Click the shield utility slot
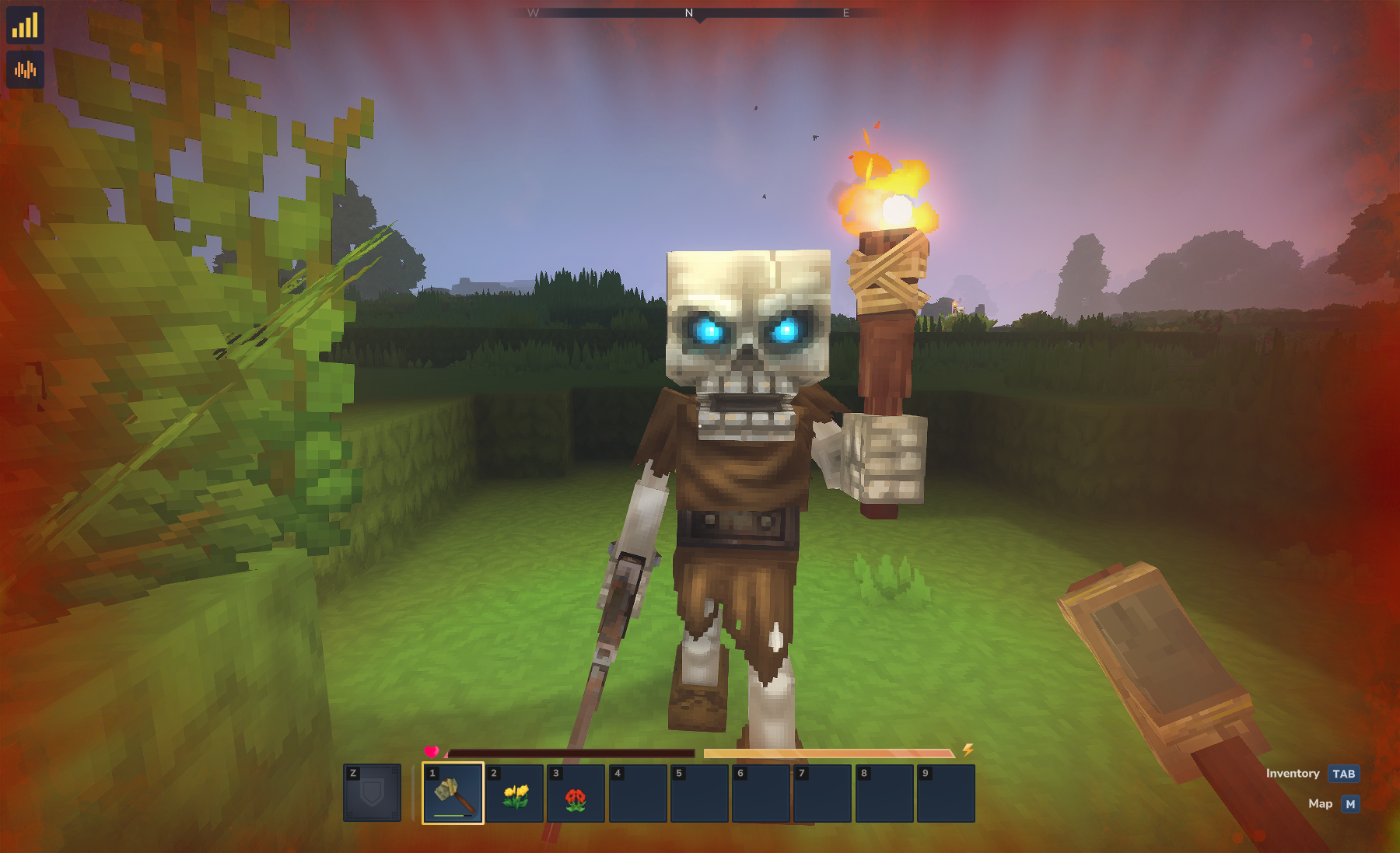This screenshot has height=853, width=1400. point(373,793)
